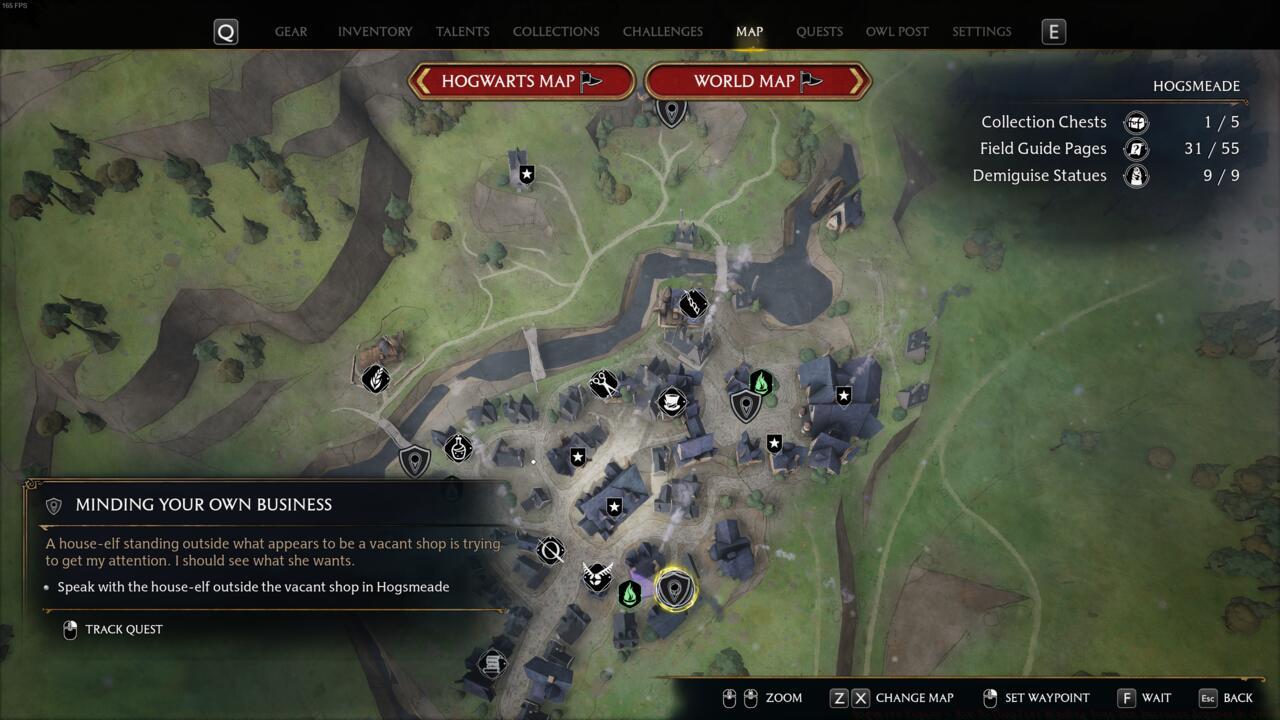
Task: Select the winged snitch shop marker
Action: coord(597,577)
